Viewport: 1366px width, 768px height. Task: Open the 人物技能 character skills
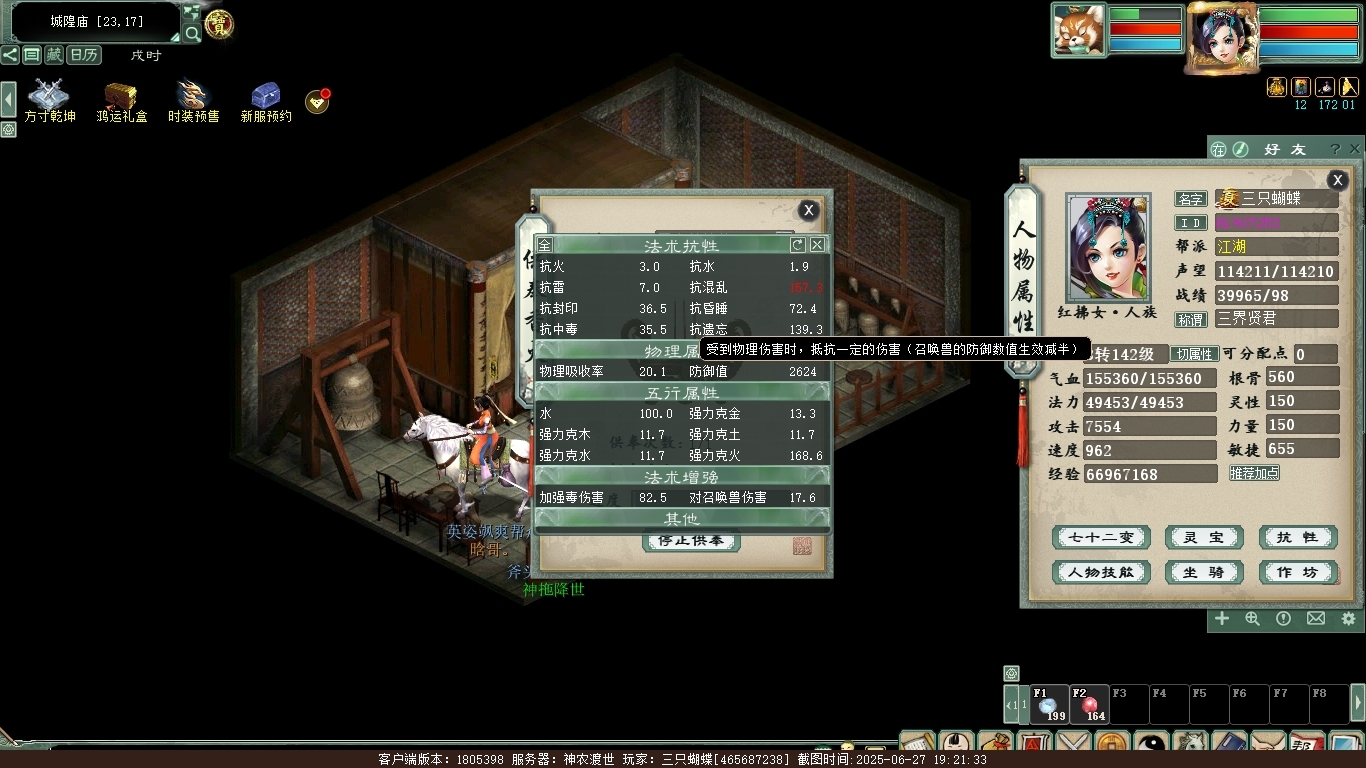pyautogui.click(x=1101, y=573)
